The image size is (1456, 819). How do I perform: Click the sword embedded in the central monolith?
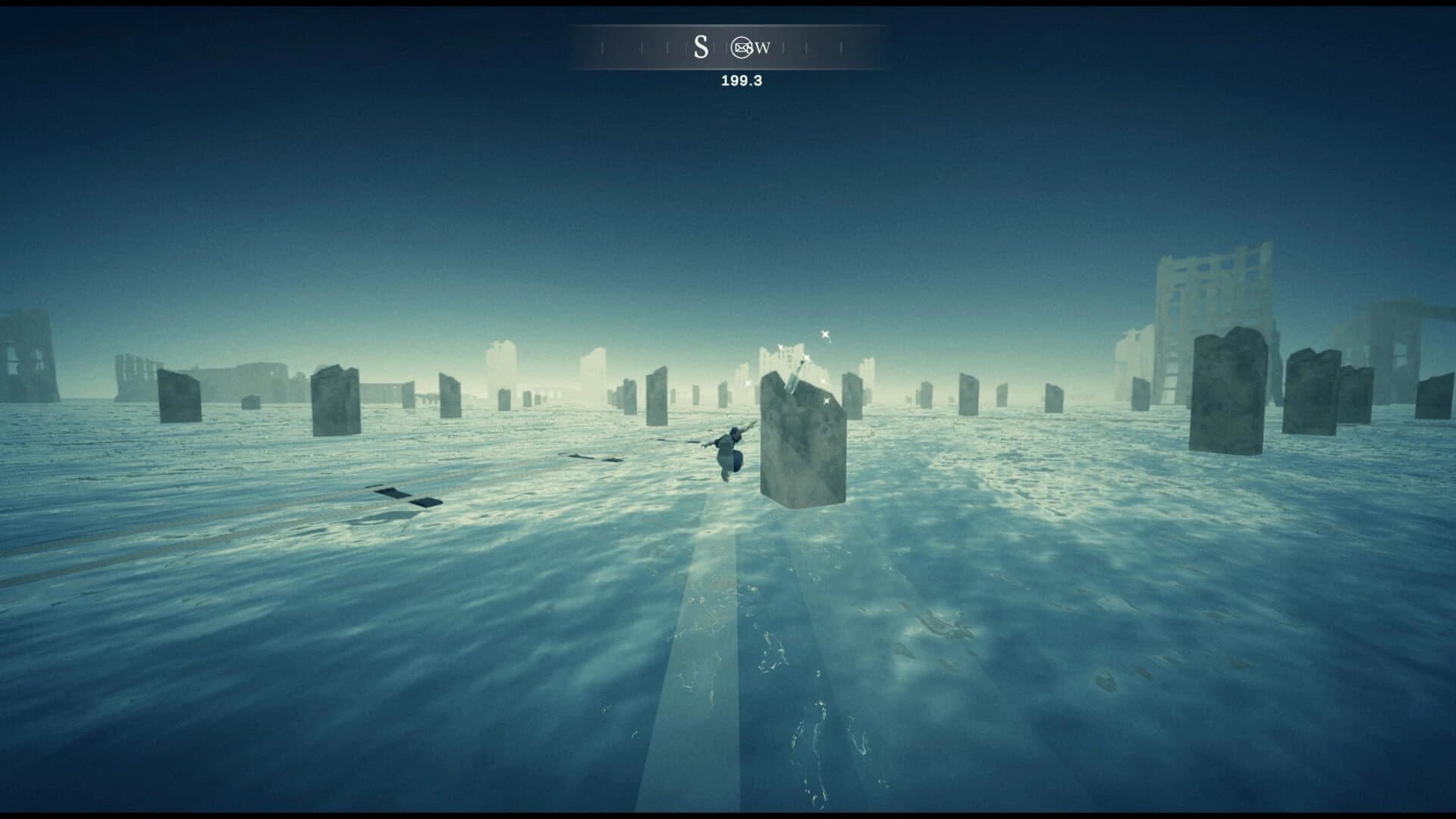point(795,375)
